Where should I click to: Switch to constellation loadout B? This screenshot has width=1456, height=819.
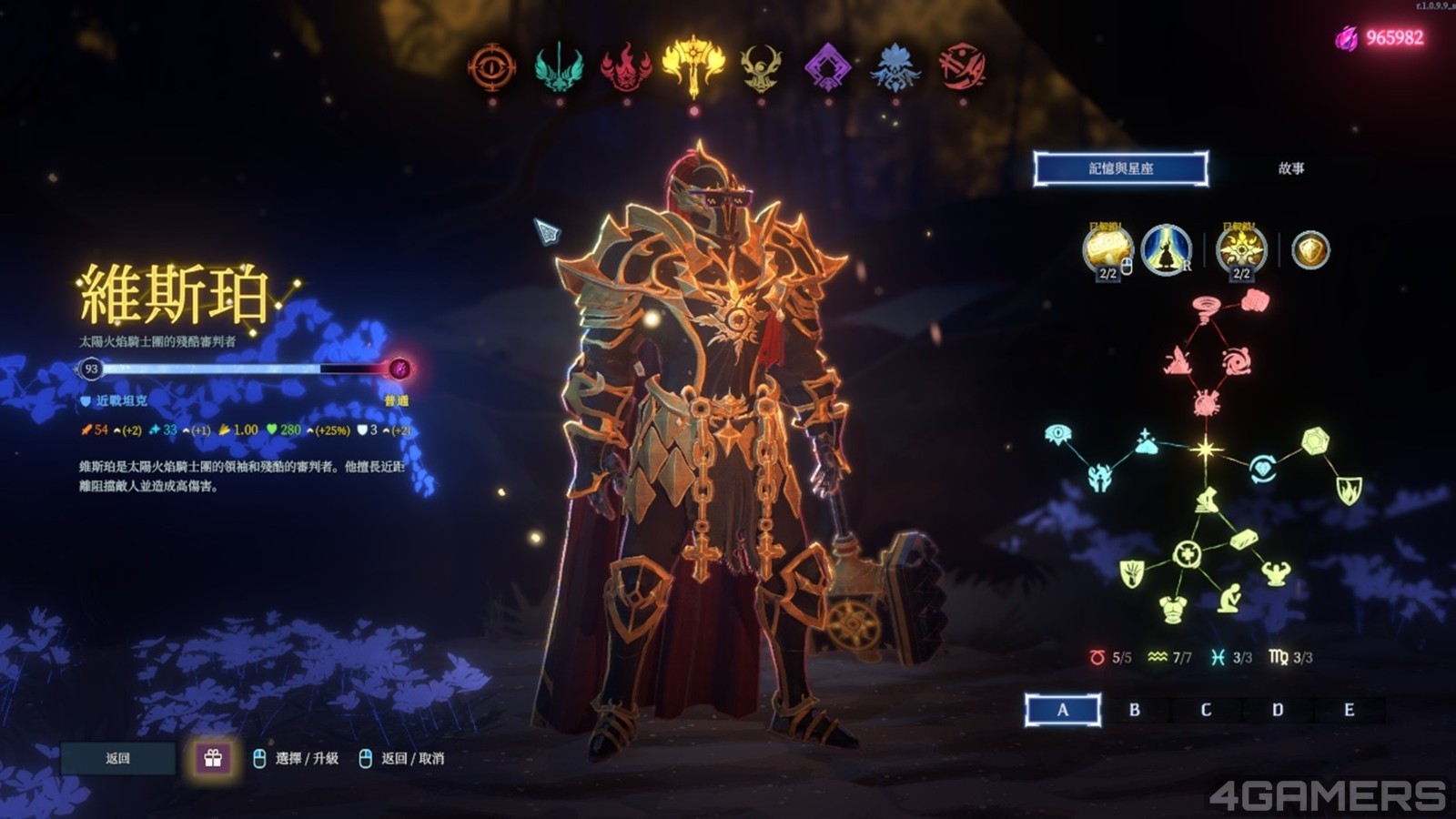point(1135,710)
